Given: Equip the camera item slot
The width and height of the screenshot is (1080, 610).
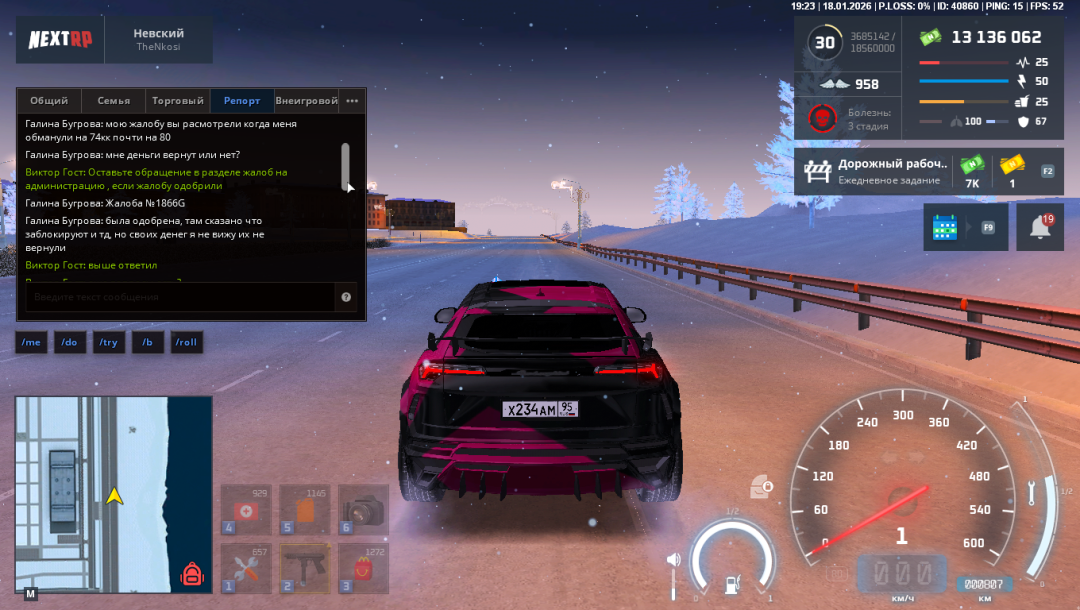Looking at the screenshot, I should (363, 510).
